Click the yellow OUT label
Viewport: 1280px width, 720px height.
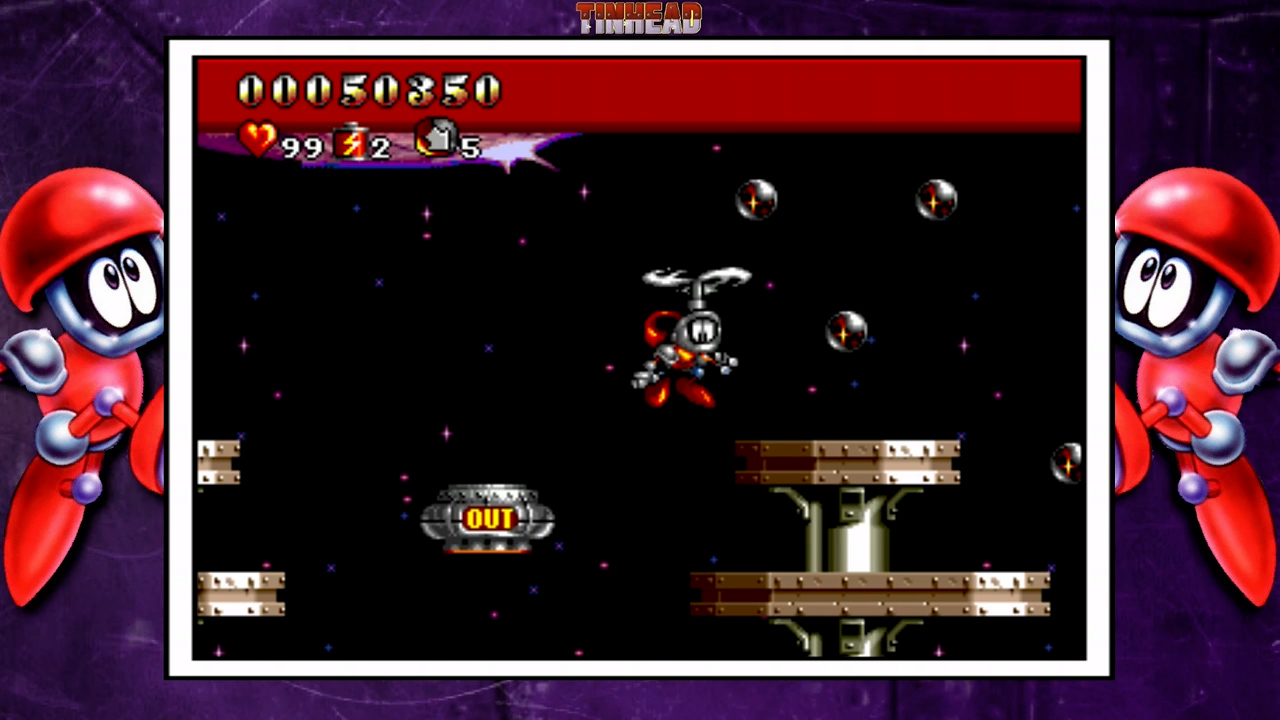tap(489, 518)
